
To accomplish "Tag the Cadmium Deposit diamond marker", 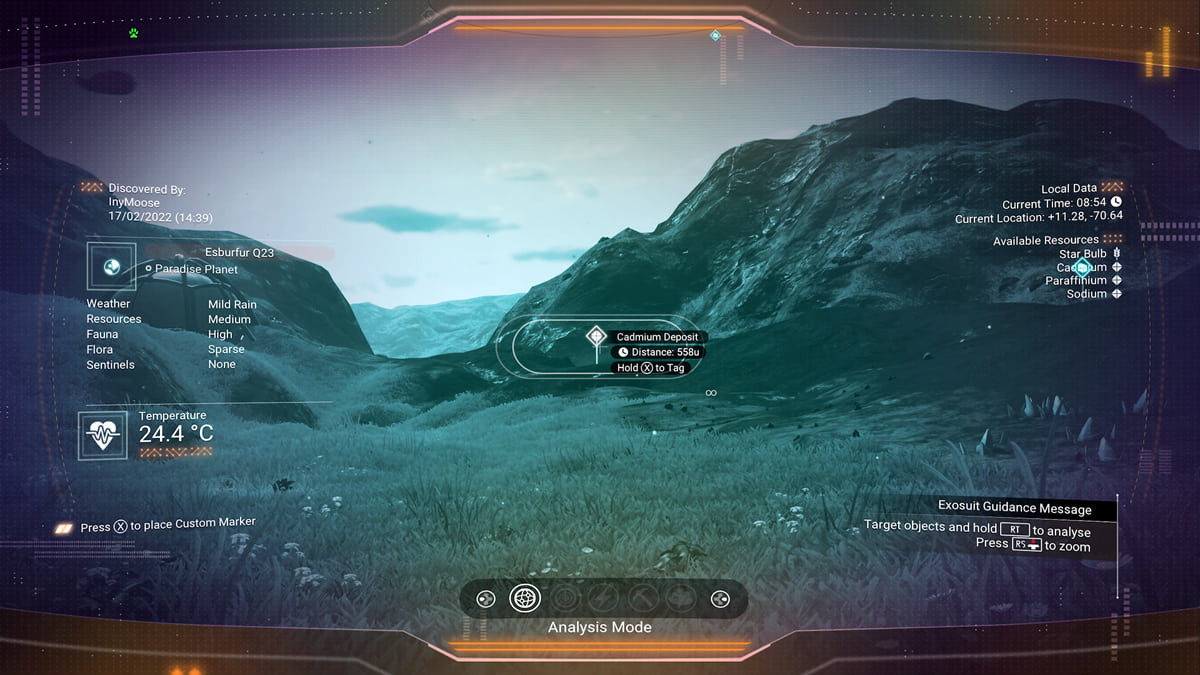I will click(x=596, y=337).
